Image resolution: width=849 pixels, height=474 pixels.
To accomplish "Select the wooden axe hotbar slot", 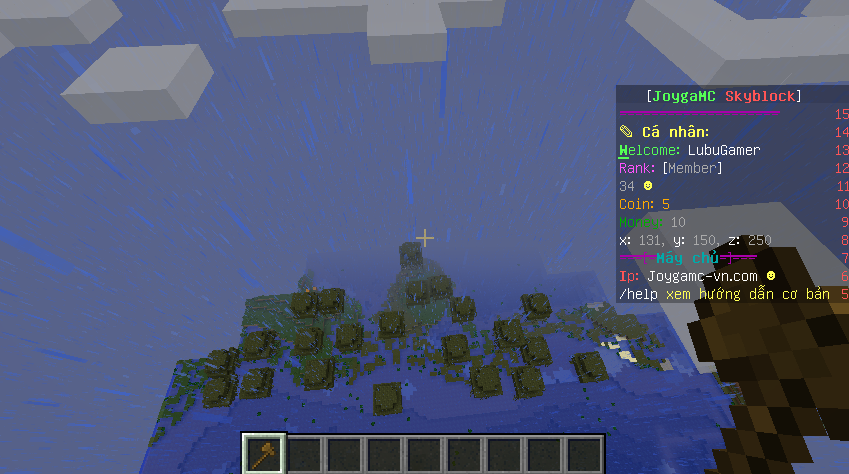I will point(265,453).
